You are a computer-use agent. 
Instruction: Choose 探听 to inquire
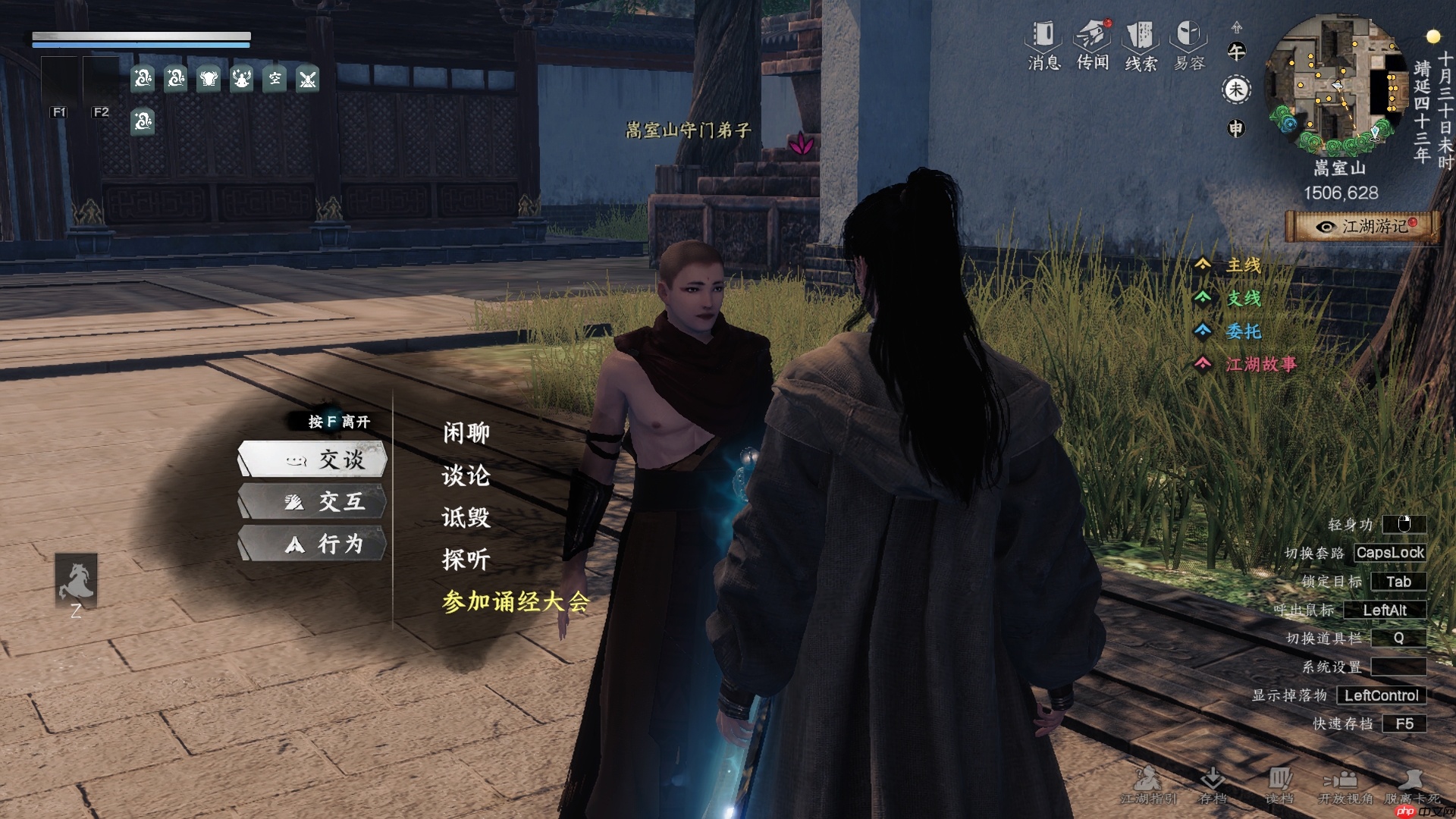[x=466, y=560]
